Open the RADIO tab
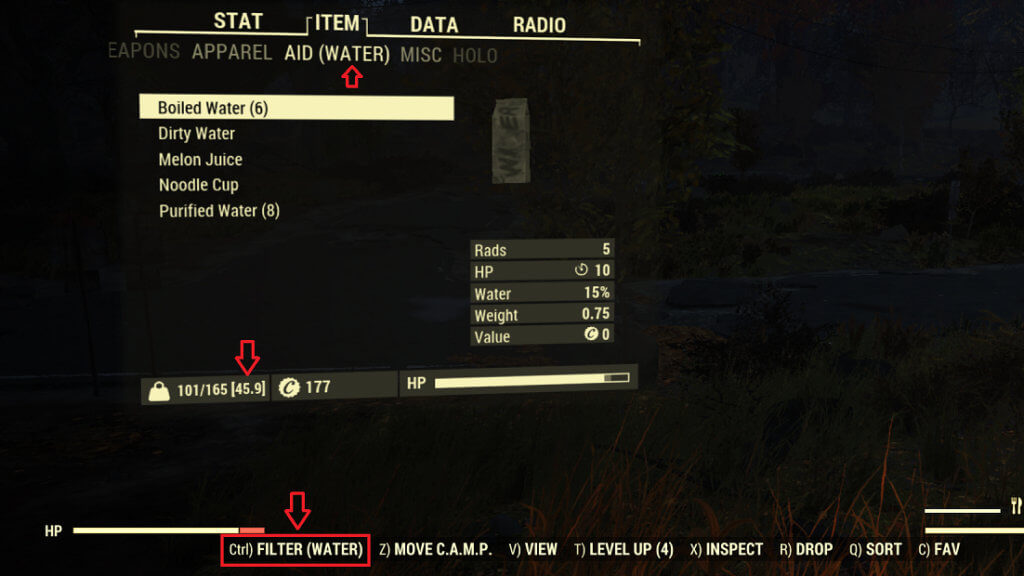Screen dimensions: 1024x576 [x=539, y=25]
